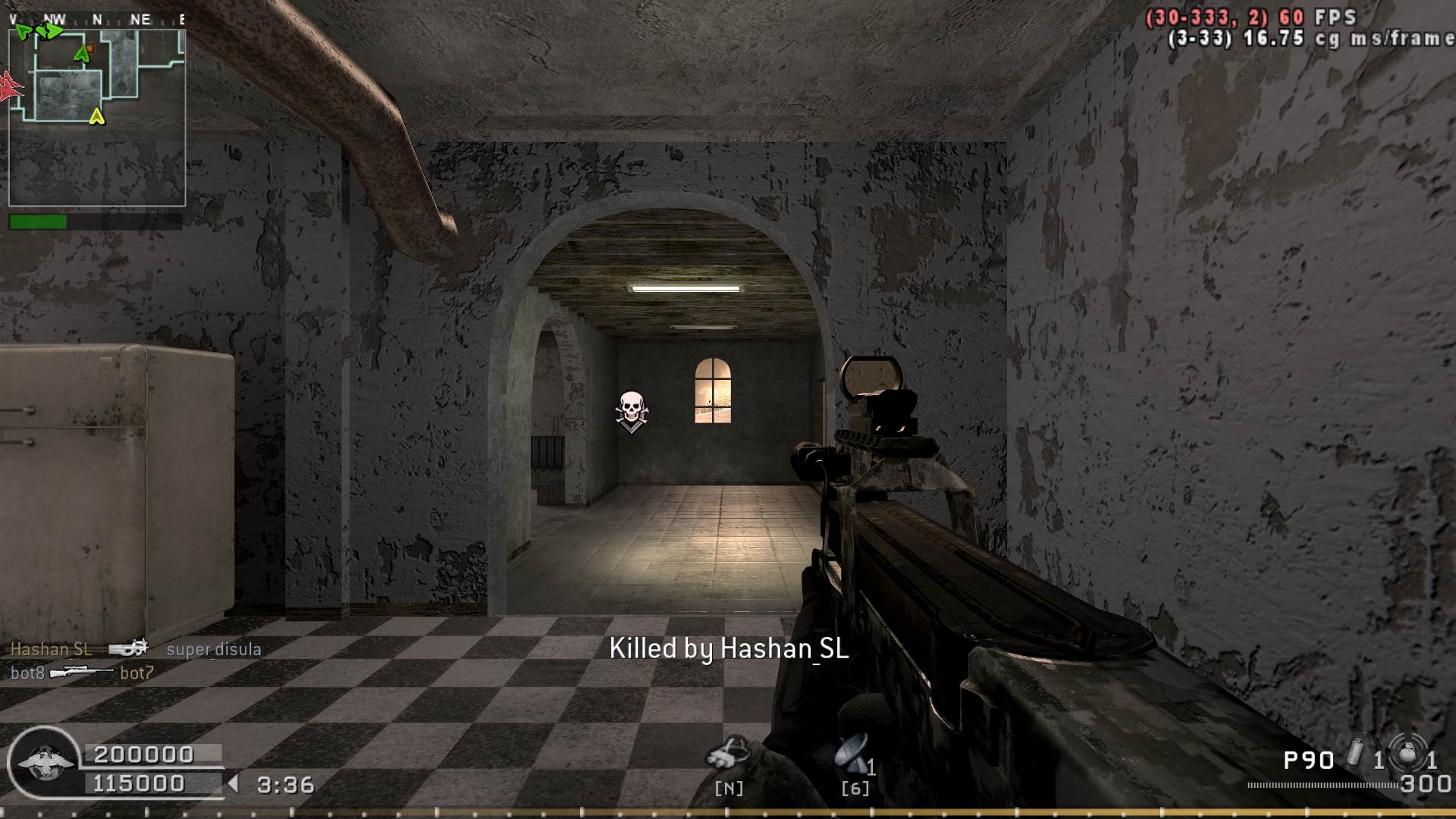The width and height of the screenshot is (1456, 819).
Task: Click the bot8 sniper rifle kill feed icon
Action: click(82, 672)
